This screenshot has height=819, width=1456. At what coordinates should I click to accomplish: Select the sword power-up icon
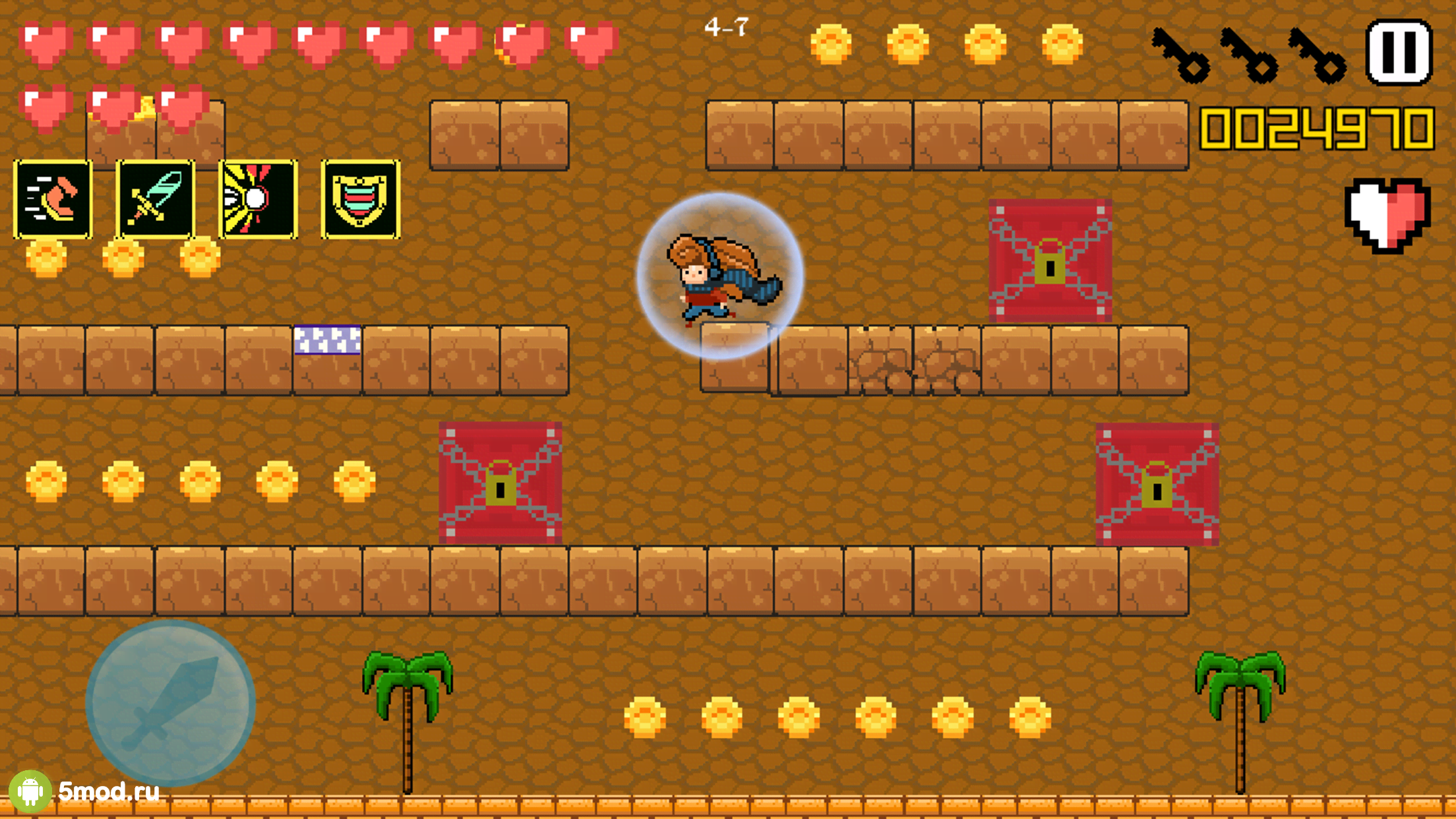pos(156,199)
